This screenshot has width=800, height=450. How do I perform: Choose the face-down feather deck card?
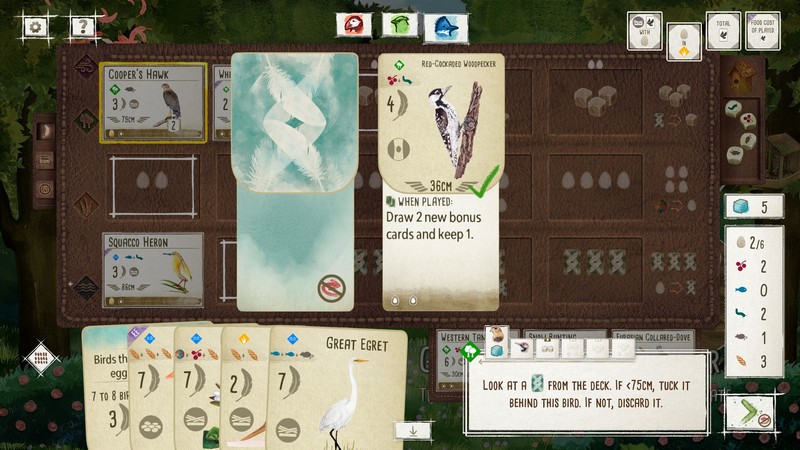(x=294, y=180)
